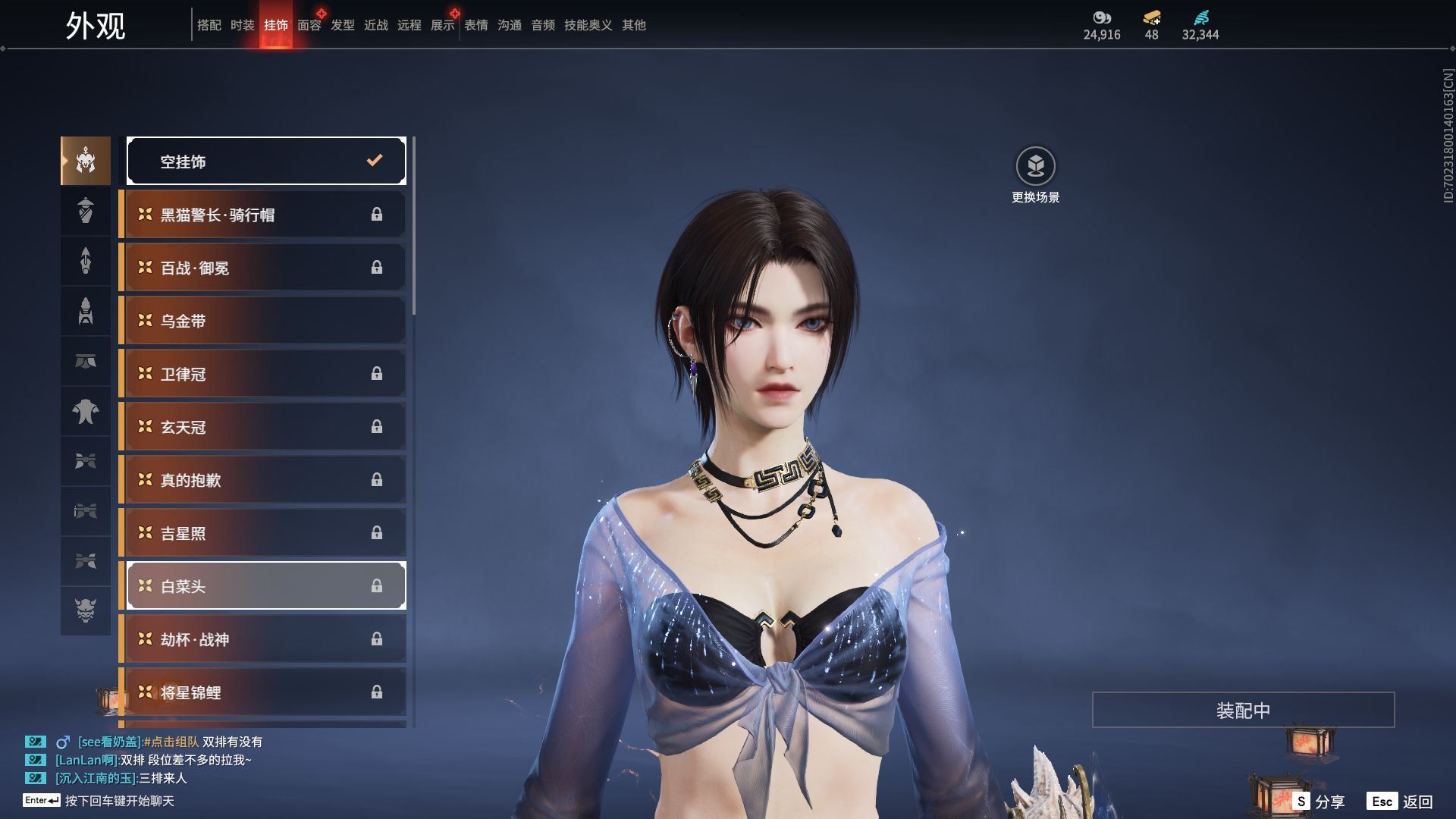Open the 面容 tab

point(309,25)
